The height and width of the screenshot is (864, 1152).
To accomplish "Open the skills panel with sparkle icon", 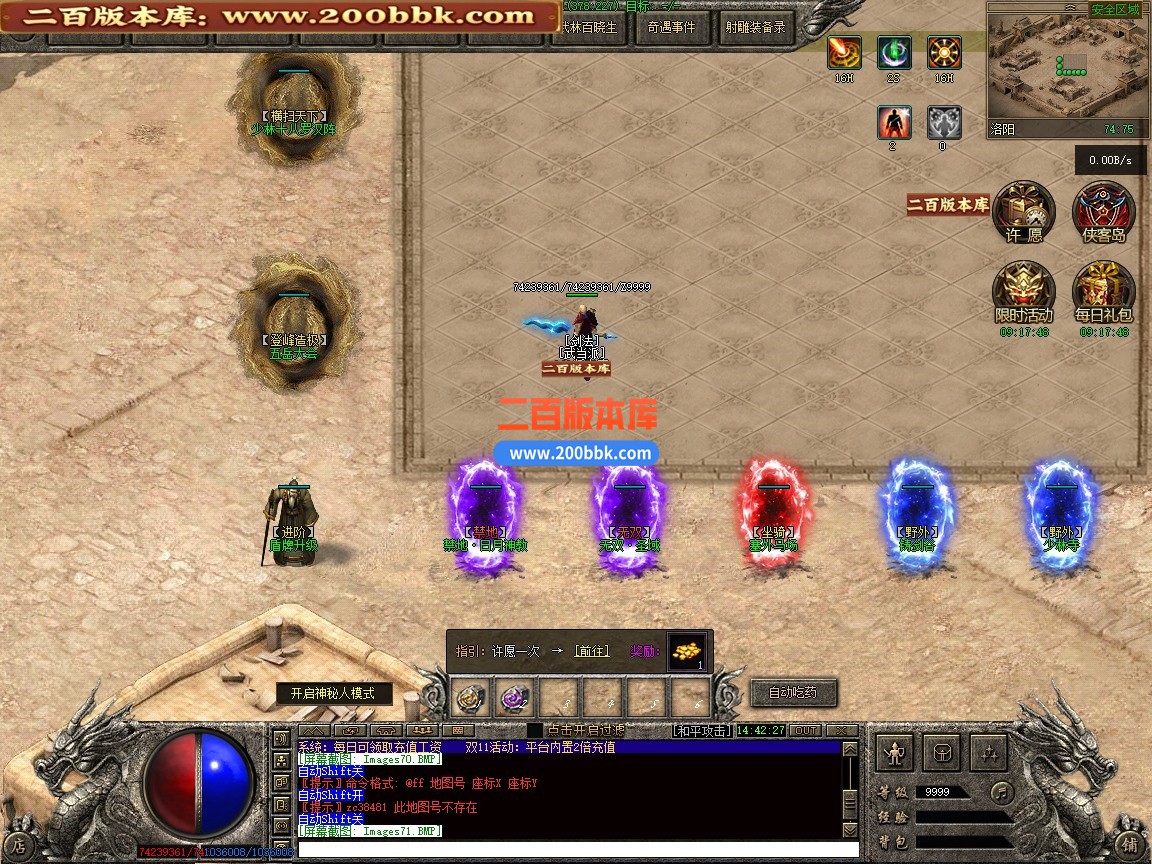I will (x=988, y=751).
